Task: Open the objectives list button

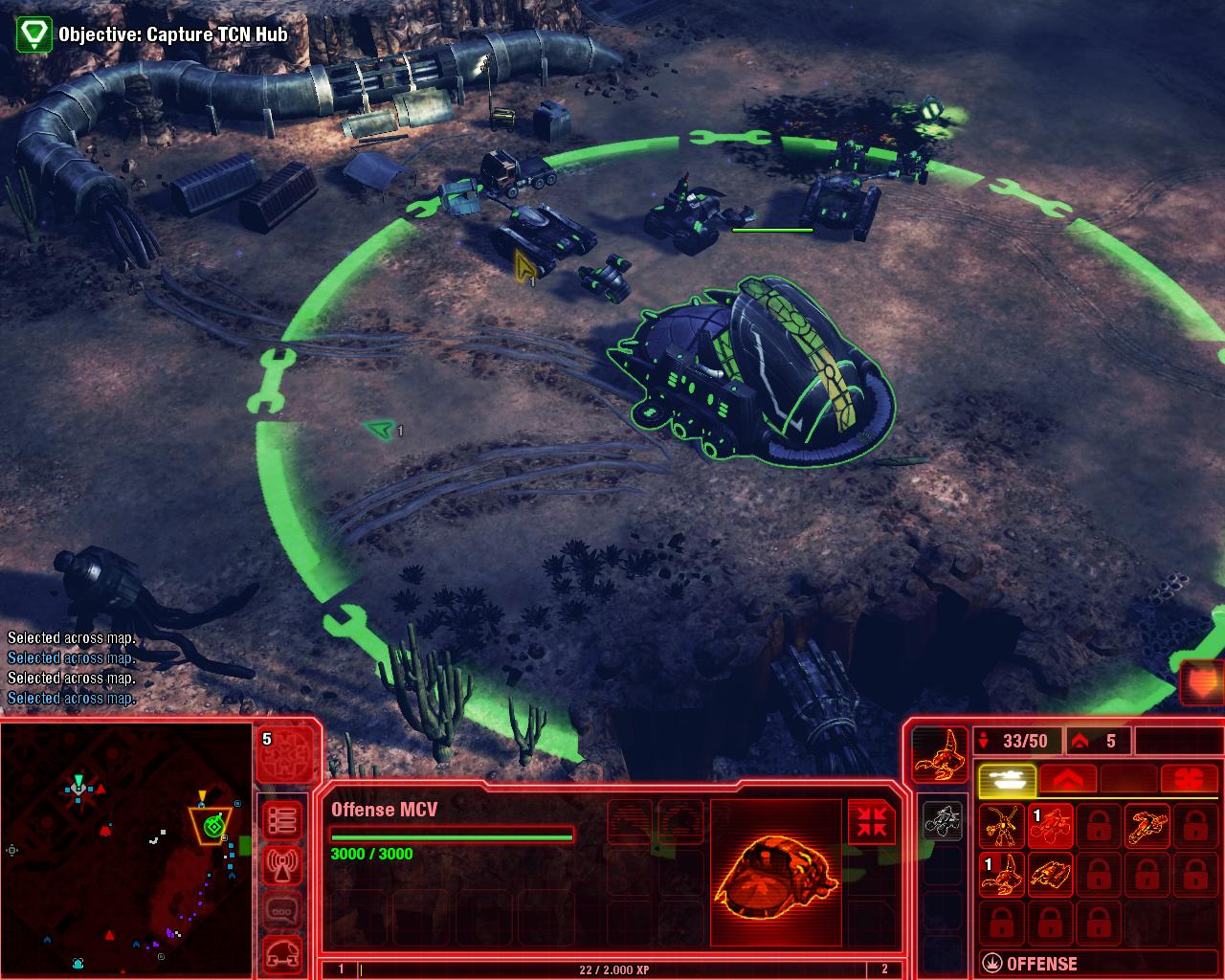Action: [283, 820]
